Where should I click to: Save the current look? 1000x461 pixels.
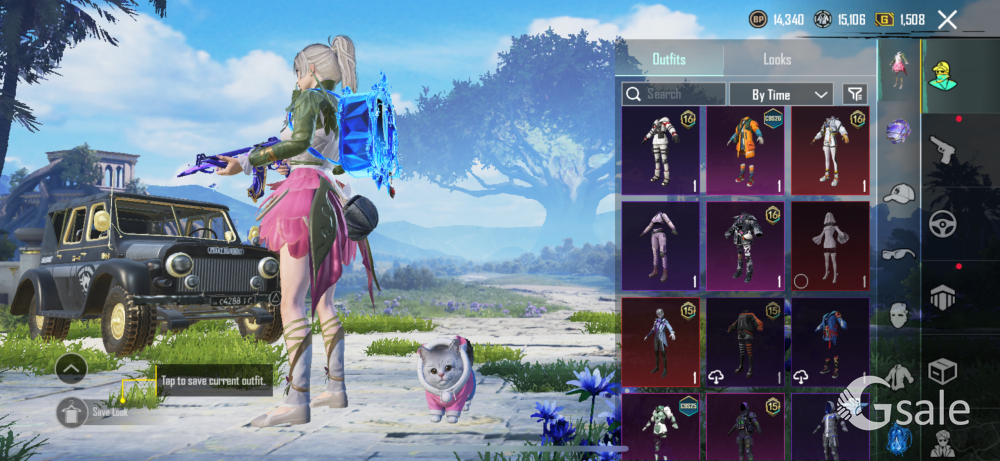pos(72,411)
